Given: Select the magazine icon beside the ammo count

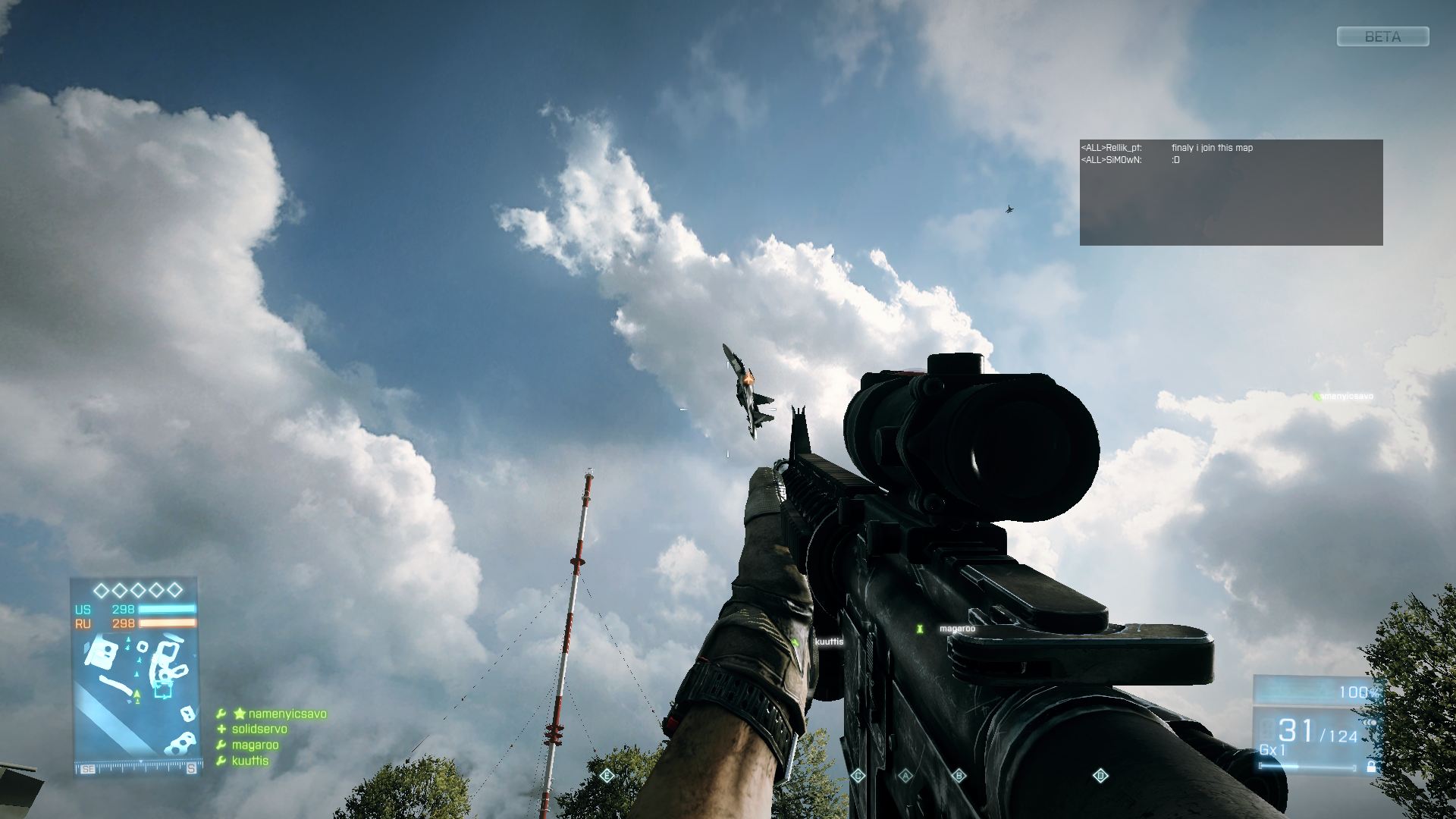Looking at the screenshot, I should pyautogui.click(x=1266, y=730).
